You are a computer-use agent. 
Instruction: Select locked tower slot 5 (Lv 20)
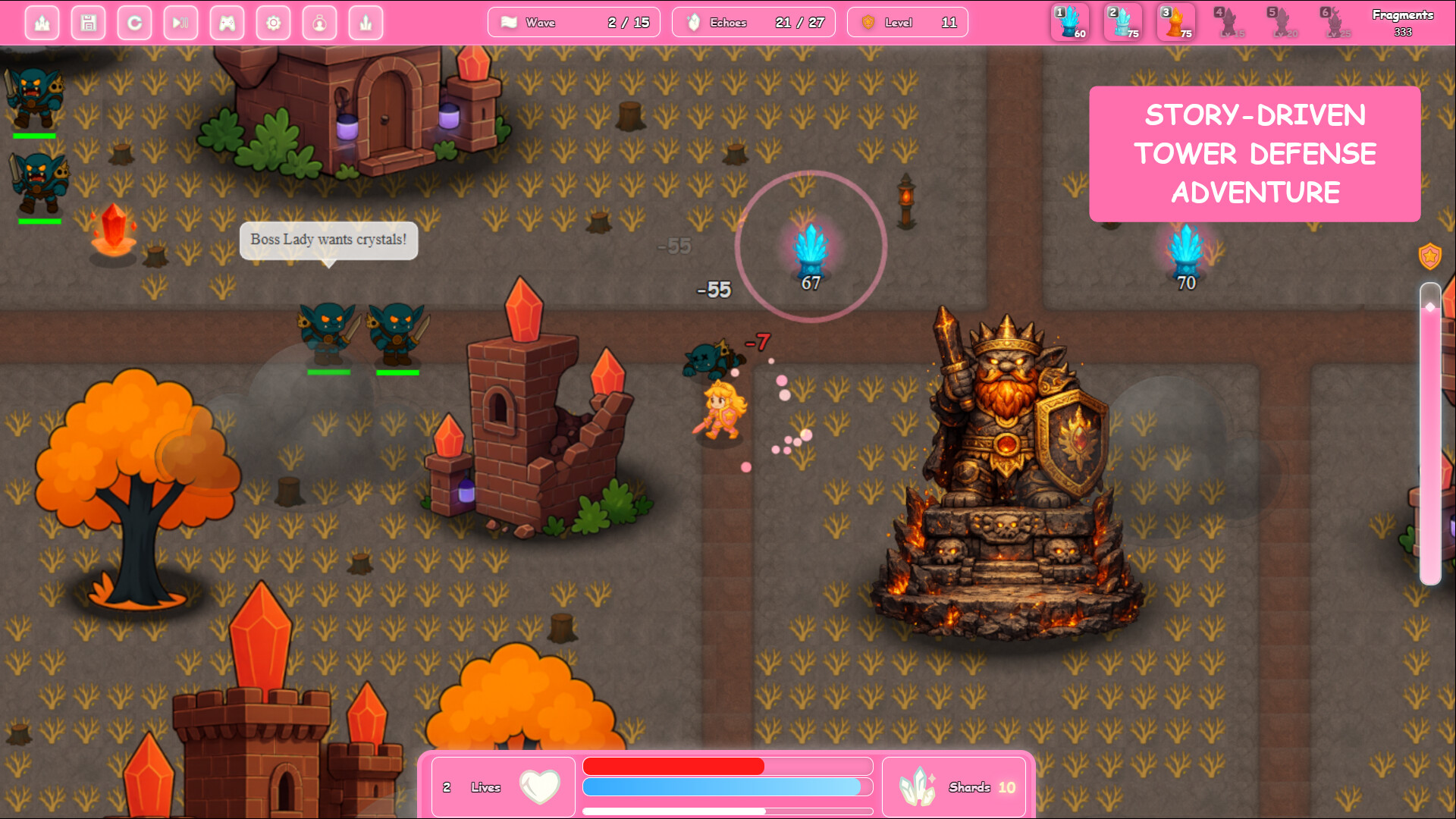[1282, 22]
